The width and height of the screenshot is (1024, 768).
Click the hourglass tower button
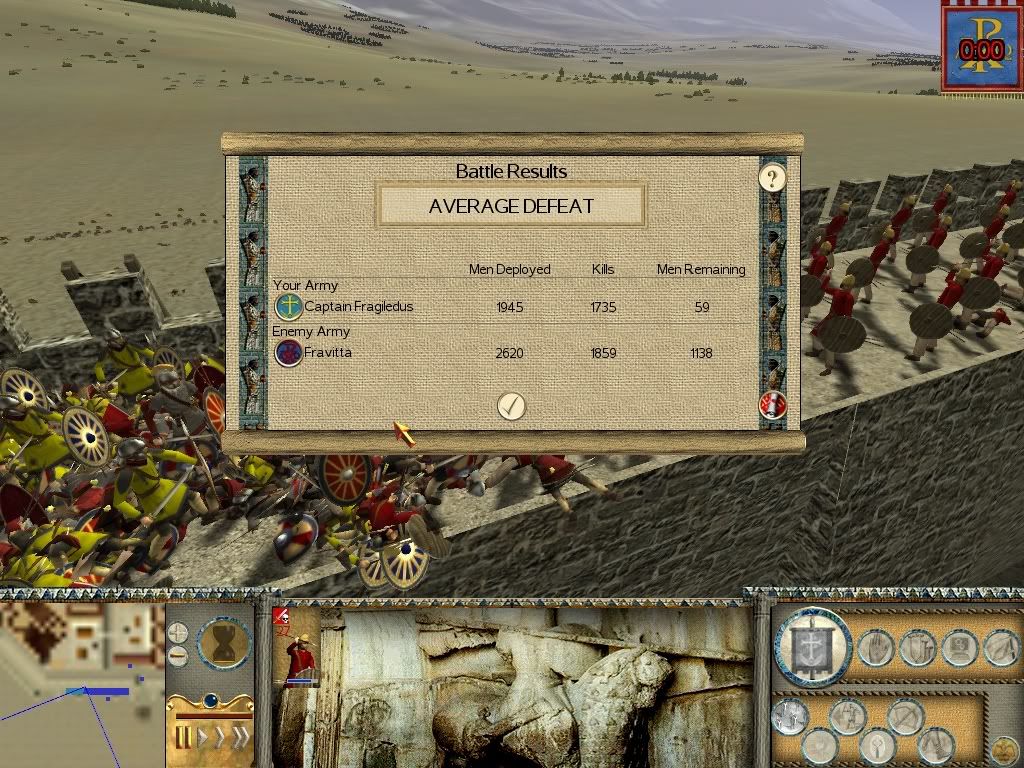[x=224, y=642]
